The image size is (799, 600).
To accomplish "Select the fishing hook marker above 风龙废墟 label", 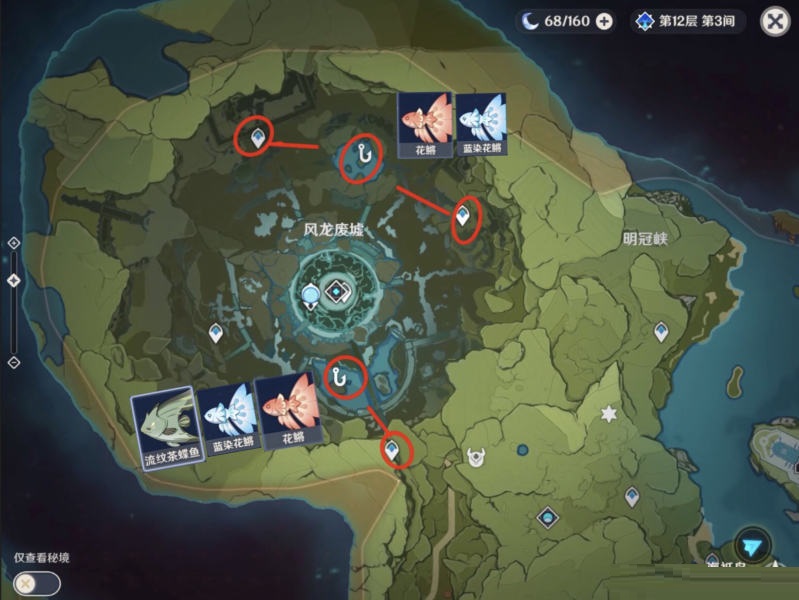I will pos(360,156).
